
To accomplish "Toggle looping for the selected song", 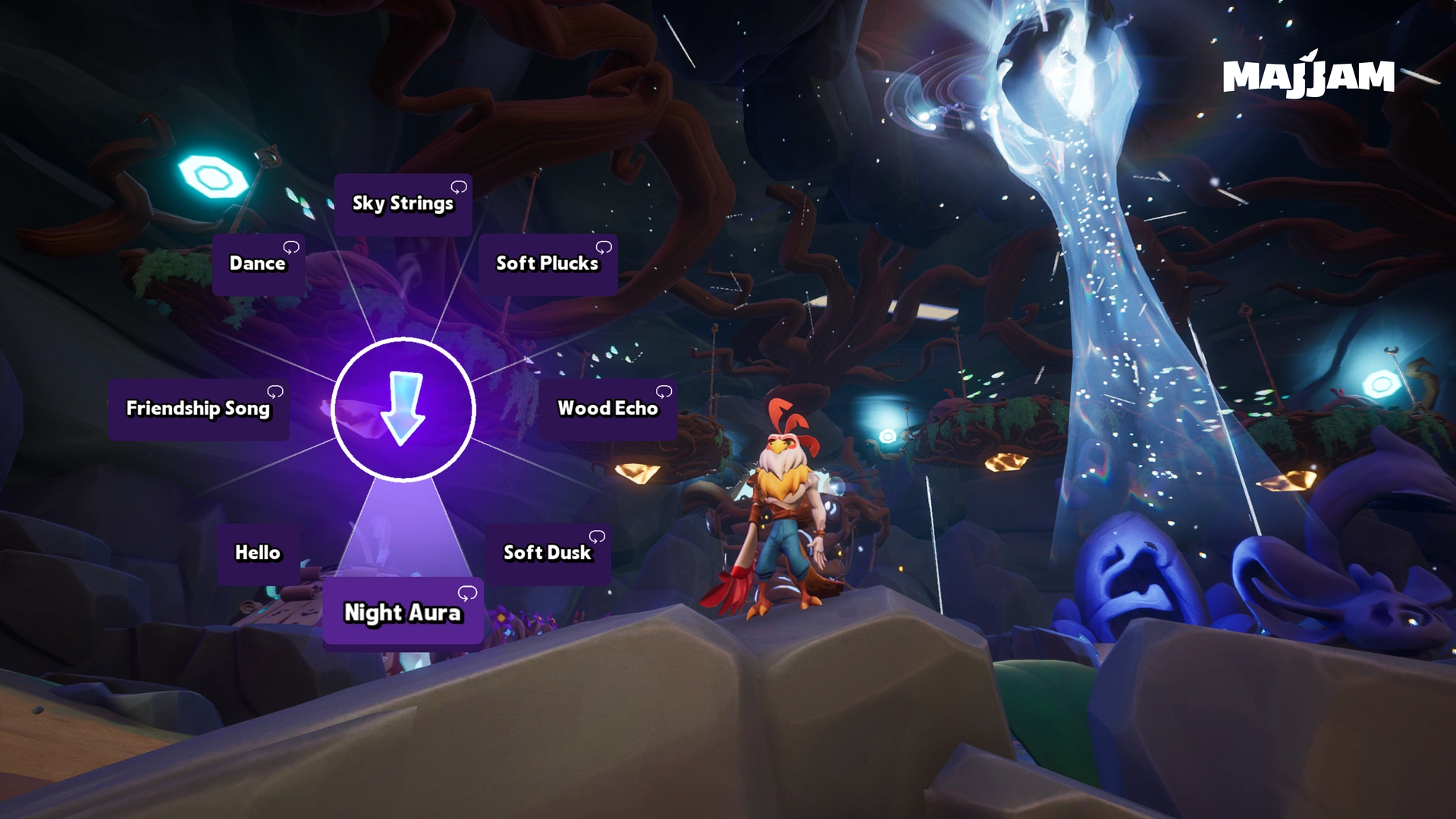I will [x=466, y=594].
